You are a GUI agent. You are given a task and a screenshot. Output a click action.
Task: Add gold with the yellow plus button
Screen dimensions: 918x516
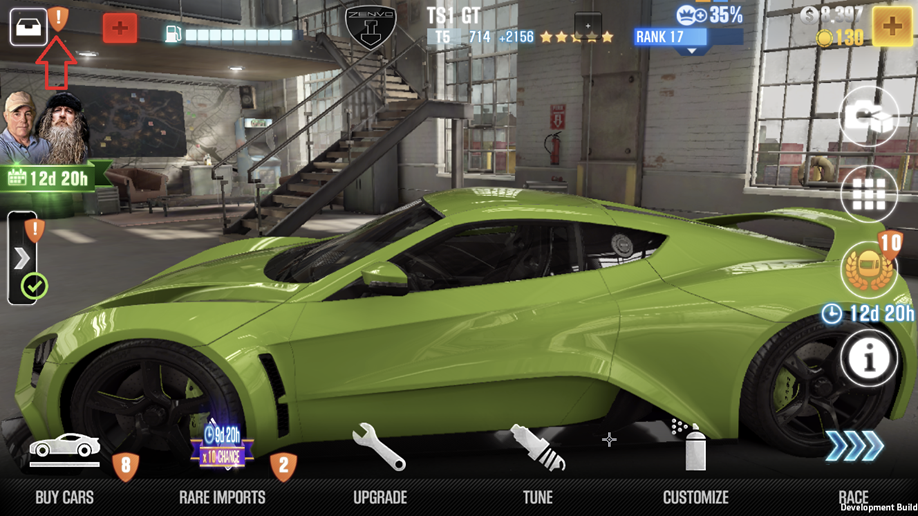(892, 27)
